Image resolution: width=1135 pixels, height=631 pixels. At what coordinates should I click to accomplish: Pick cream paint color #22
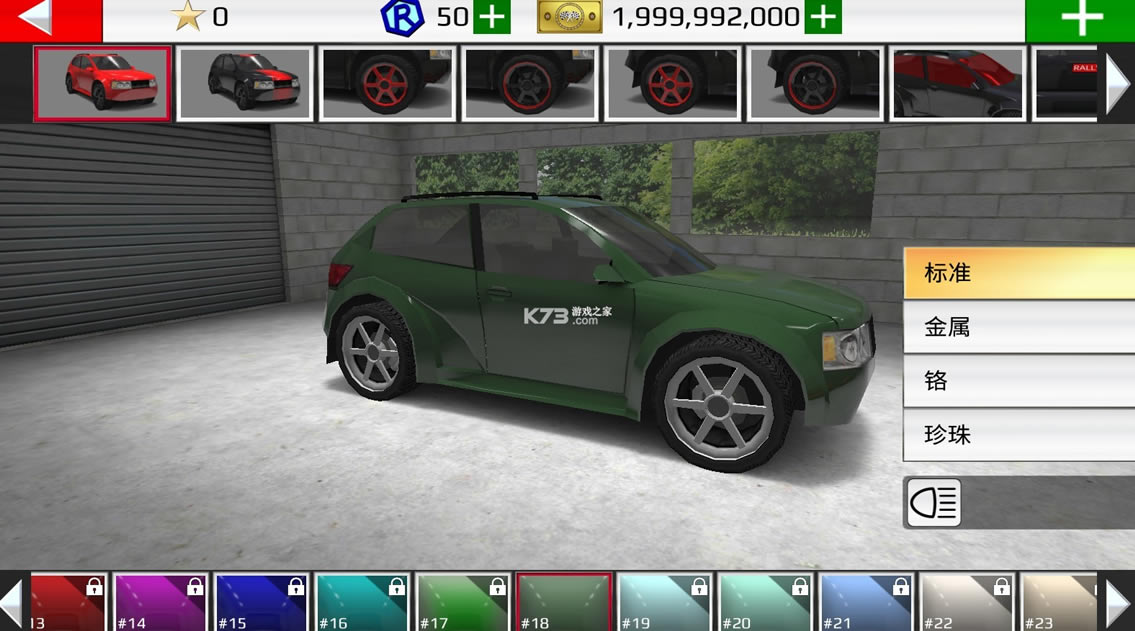tap(966, 602)
